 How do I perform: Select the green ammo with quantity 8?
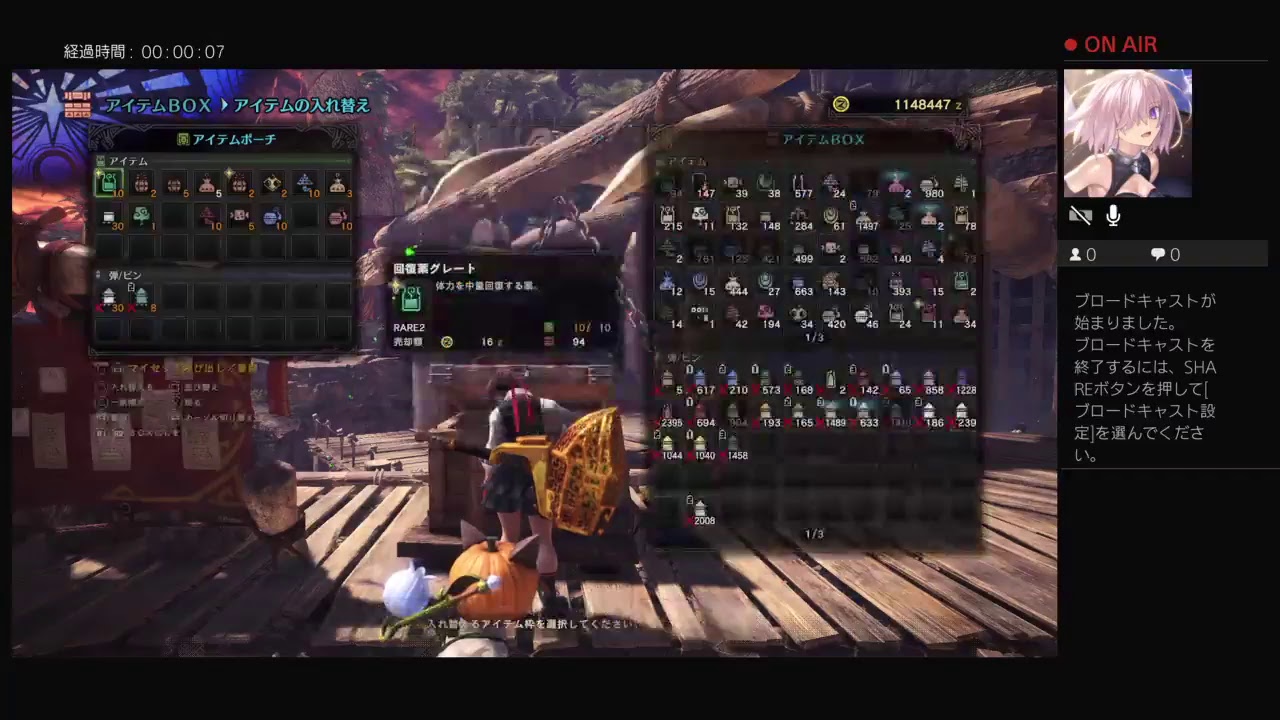[142, 297]
